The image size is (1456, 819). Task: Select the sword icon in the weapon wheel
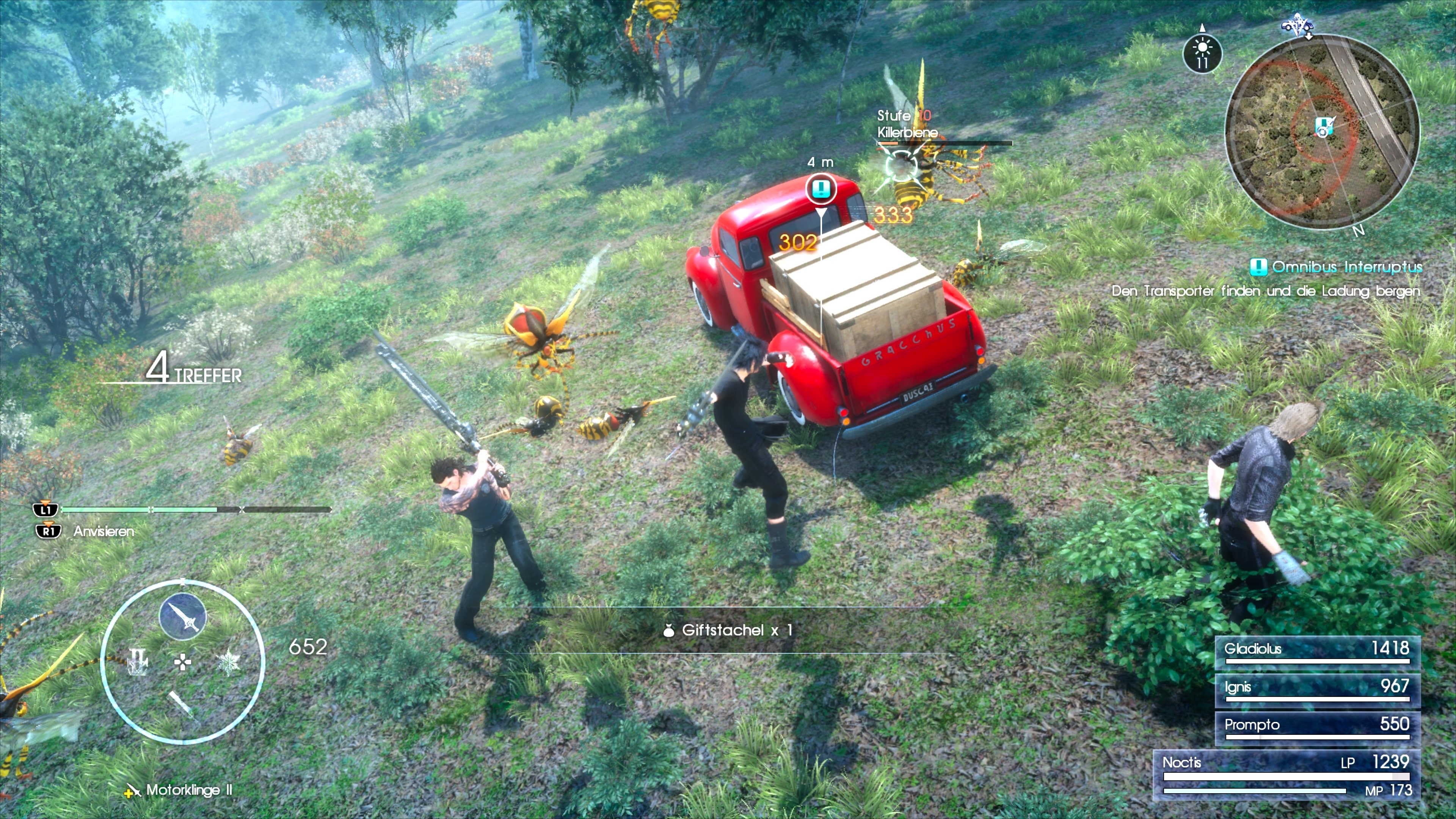point(182,617)
